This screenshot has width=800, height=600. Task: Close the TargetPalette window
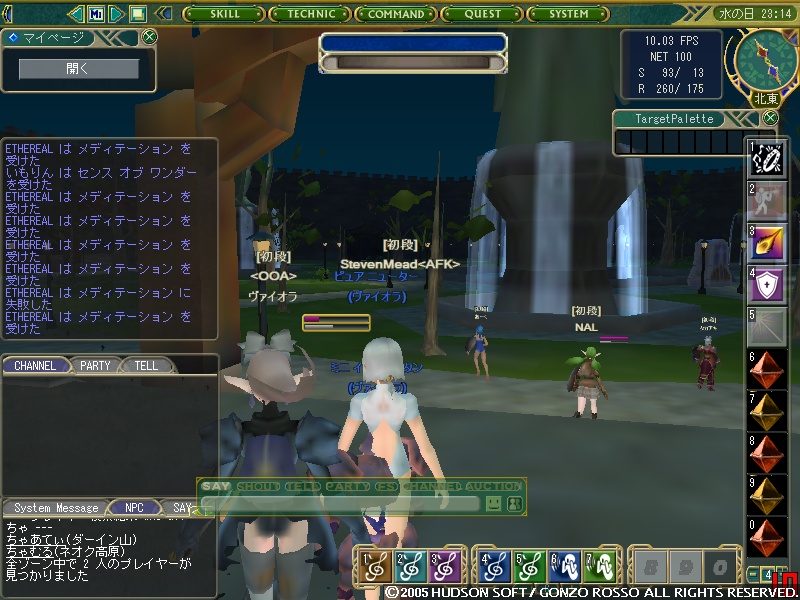[770, 118]
